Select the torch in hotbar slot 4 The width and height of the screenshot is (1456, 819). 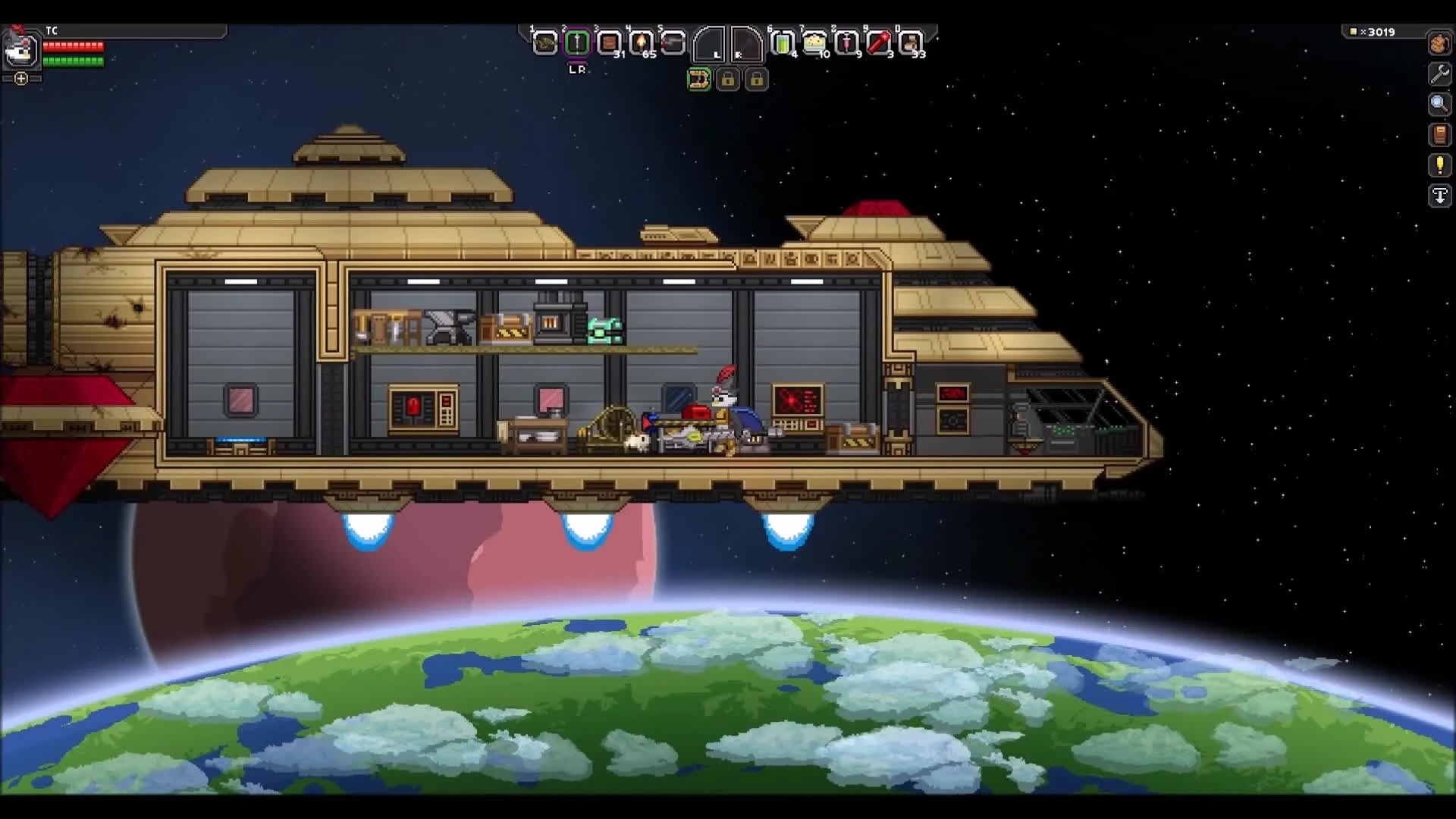643,43
